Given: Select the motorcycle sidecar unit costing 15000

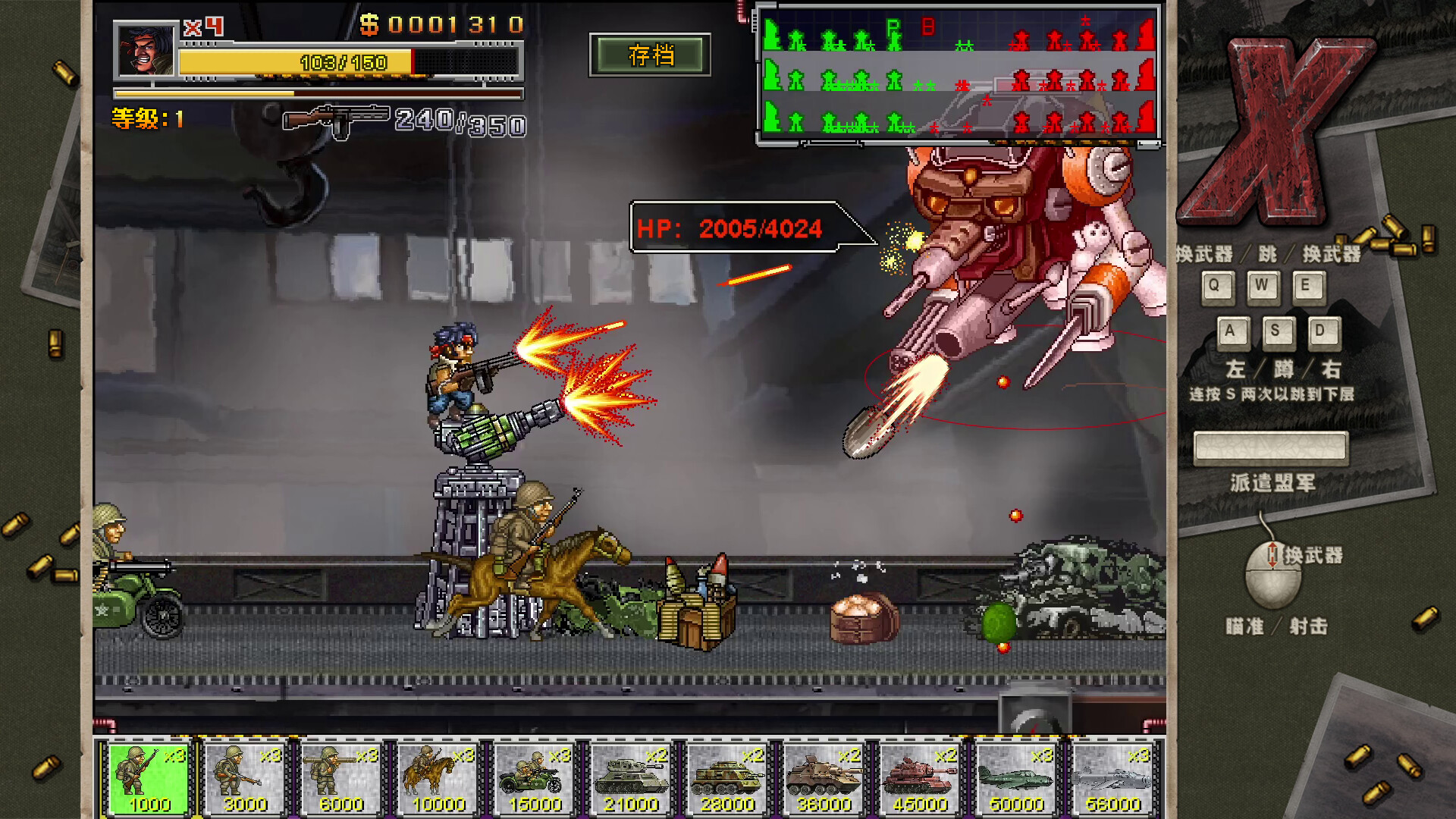Looking at the screenshot, I should pos(533,777).
